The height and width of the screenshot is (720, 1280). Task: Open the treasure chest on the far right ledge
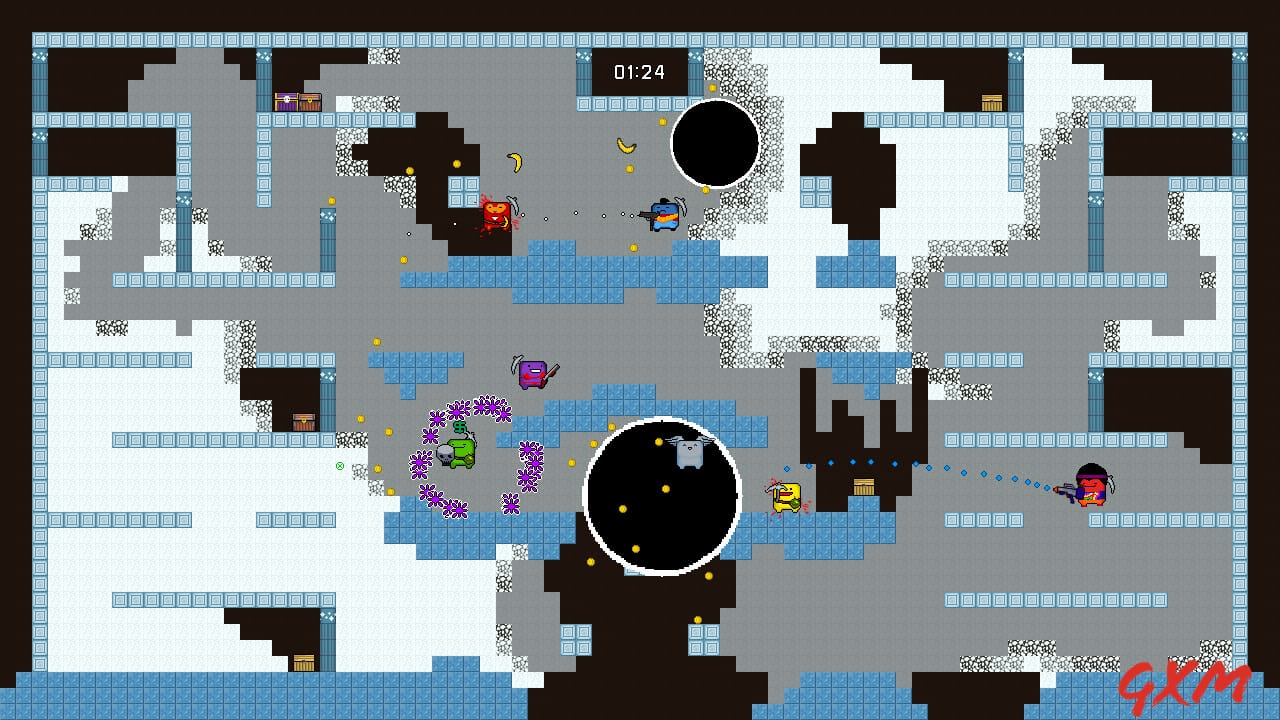[x=990, y=101]
